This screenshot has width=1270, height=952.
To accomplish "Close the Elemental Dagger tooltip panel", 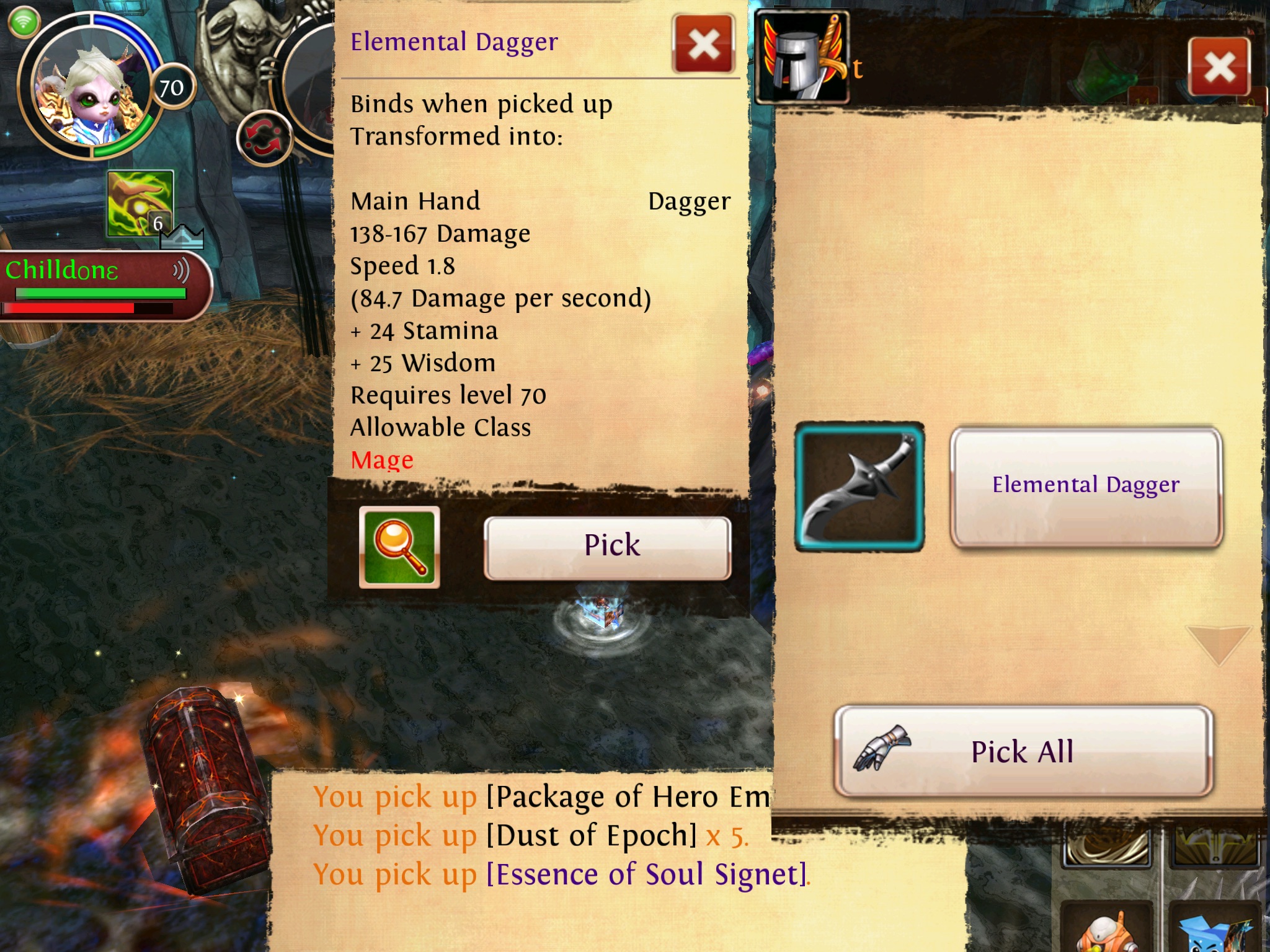I will click(x=704, y=45).
